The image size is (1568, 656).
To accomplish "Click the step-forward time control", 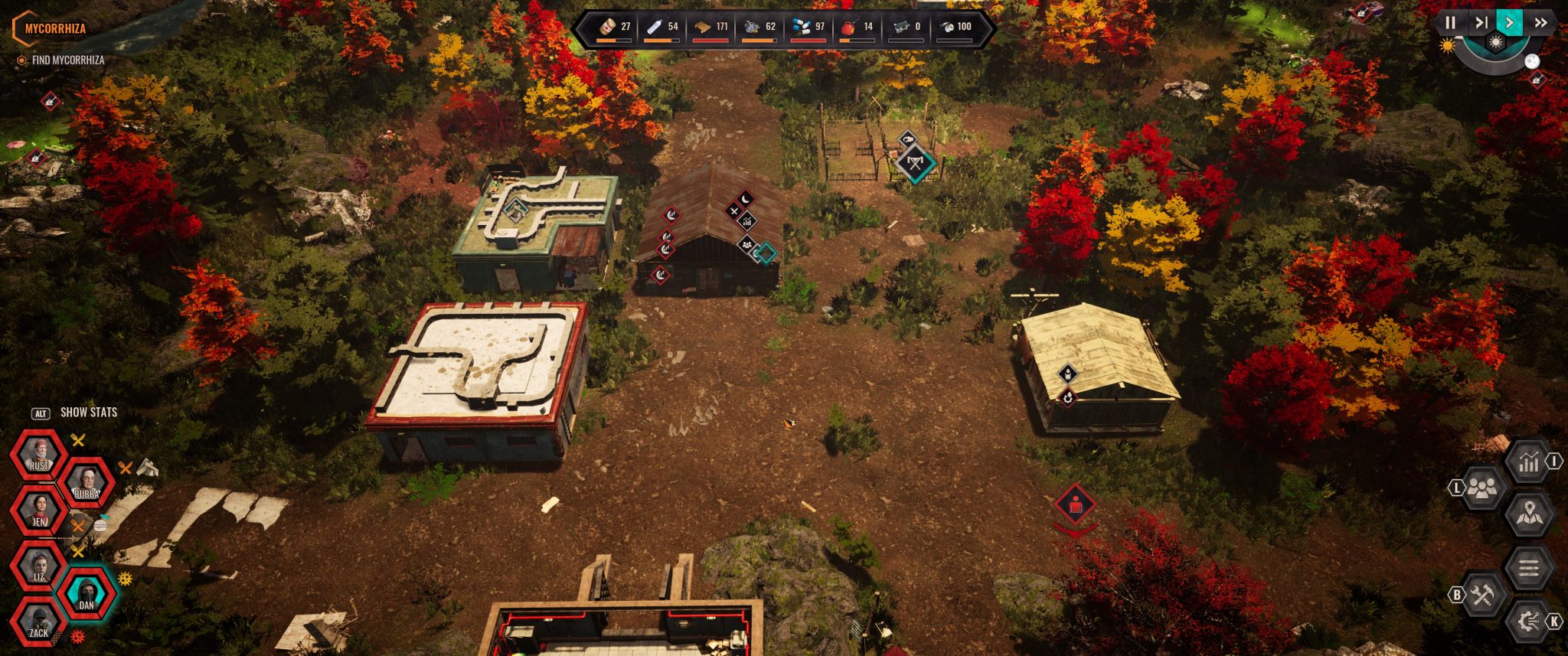I will 1481,23.
